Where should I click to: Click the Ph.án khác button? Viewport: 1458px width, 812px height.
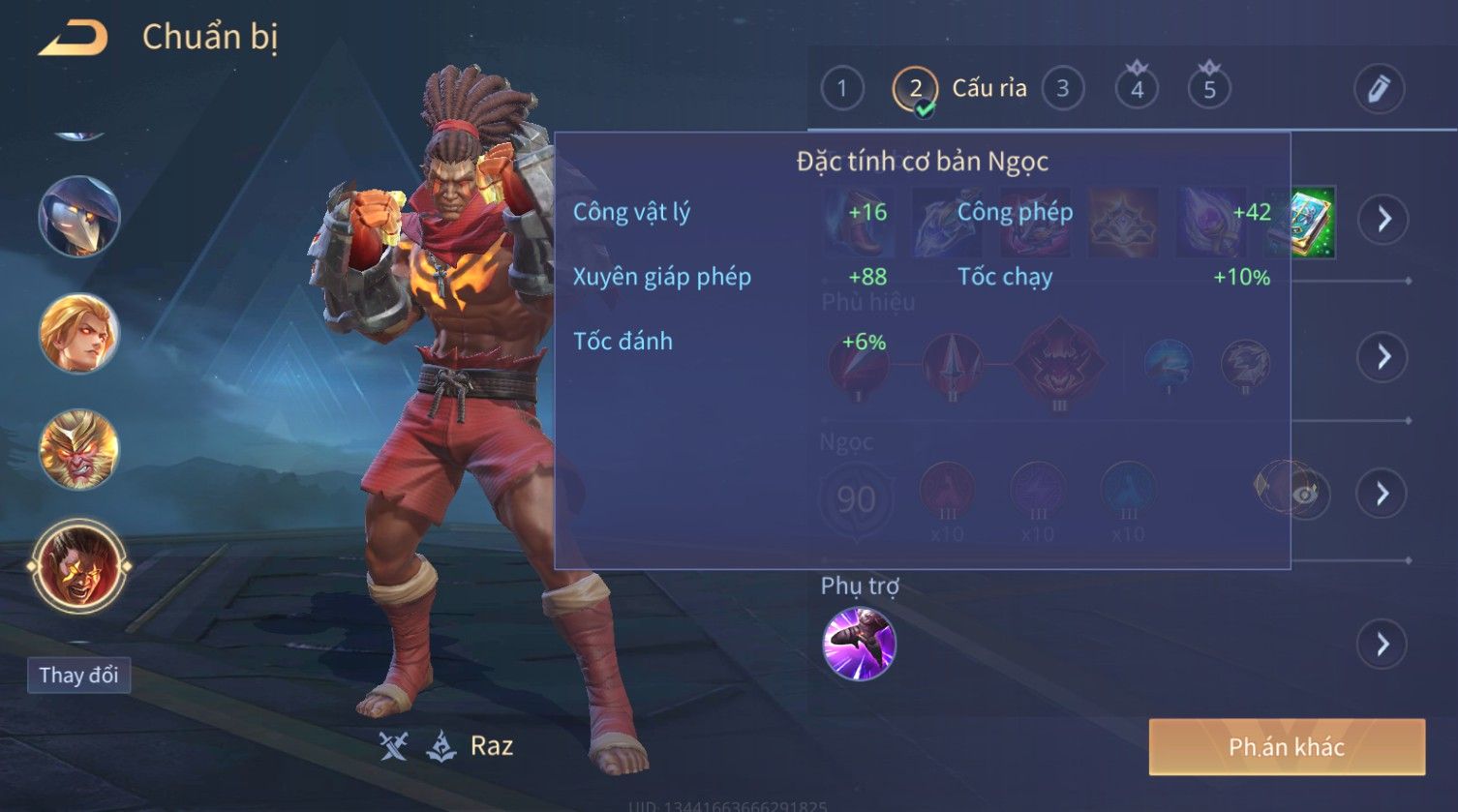(1287, 747)
